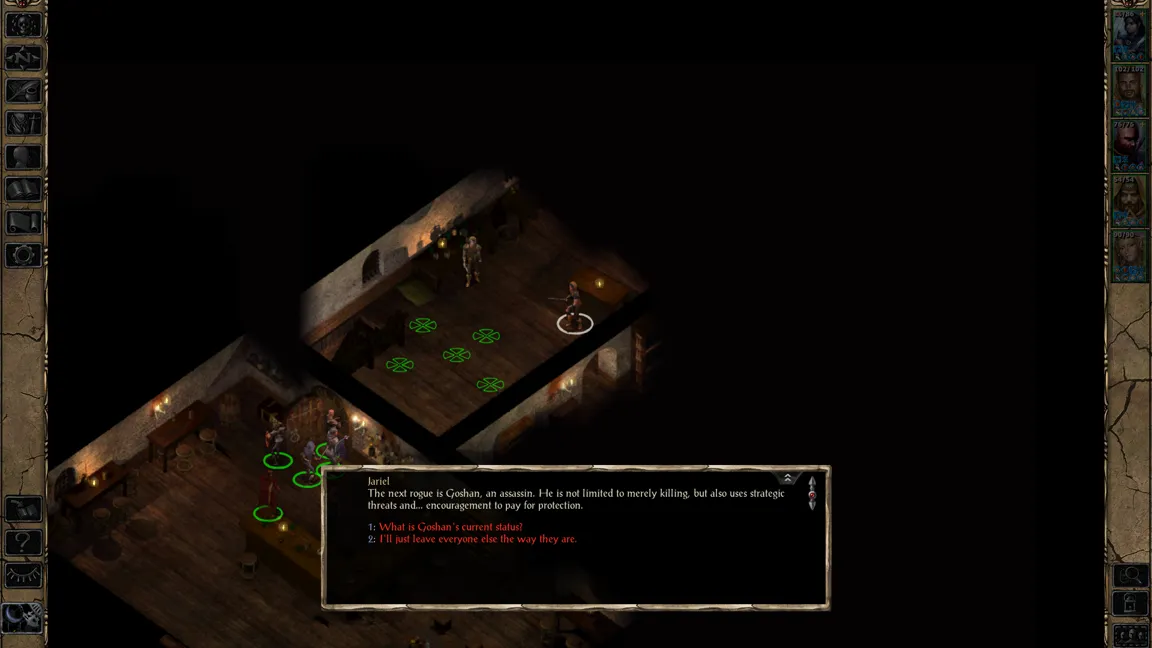Open the question mark help button

click(24, 543)
